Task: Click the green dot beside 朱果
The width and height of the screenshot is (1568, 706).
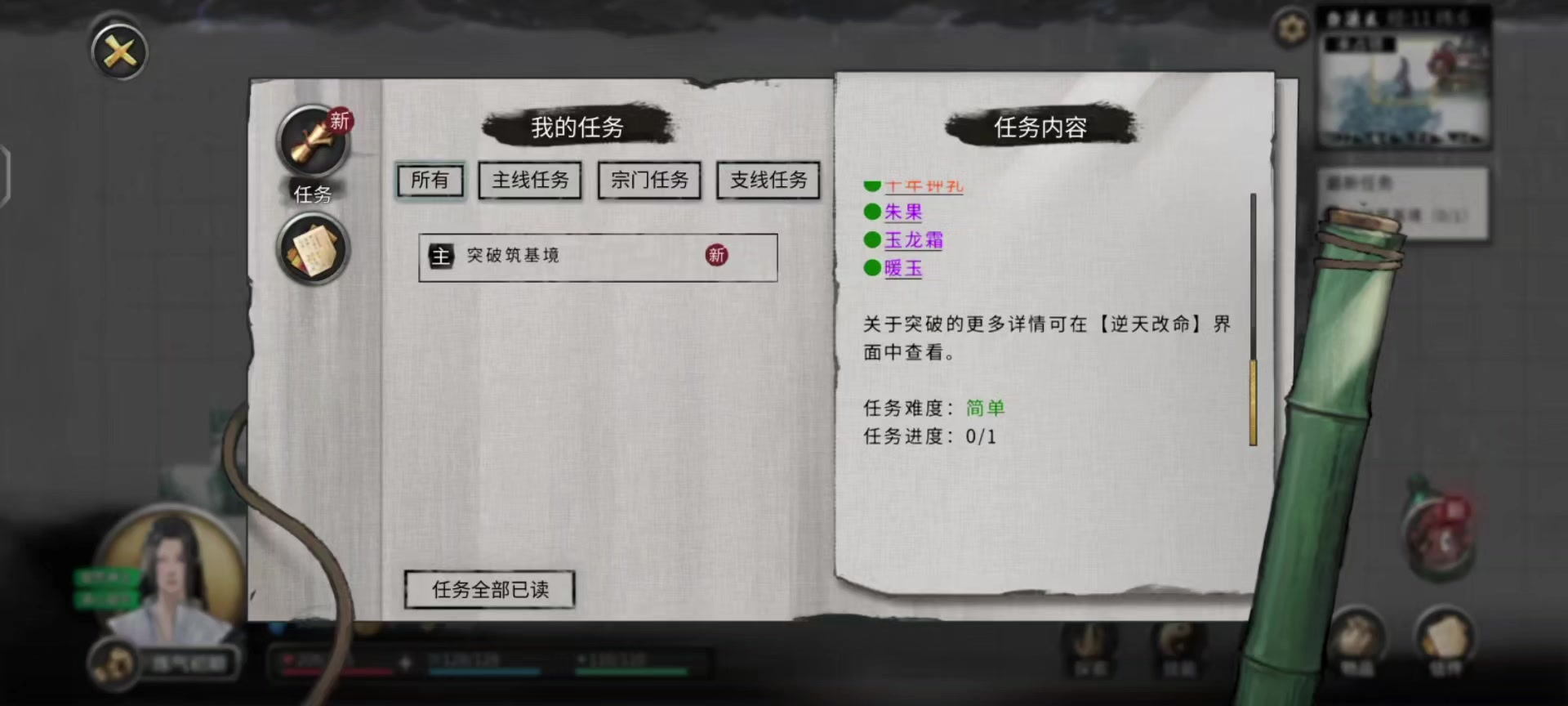Action: pyautogui.click(x=872, y=212)
